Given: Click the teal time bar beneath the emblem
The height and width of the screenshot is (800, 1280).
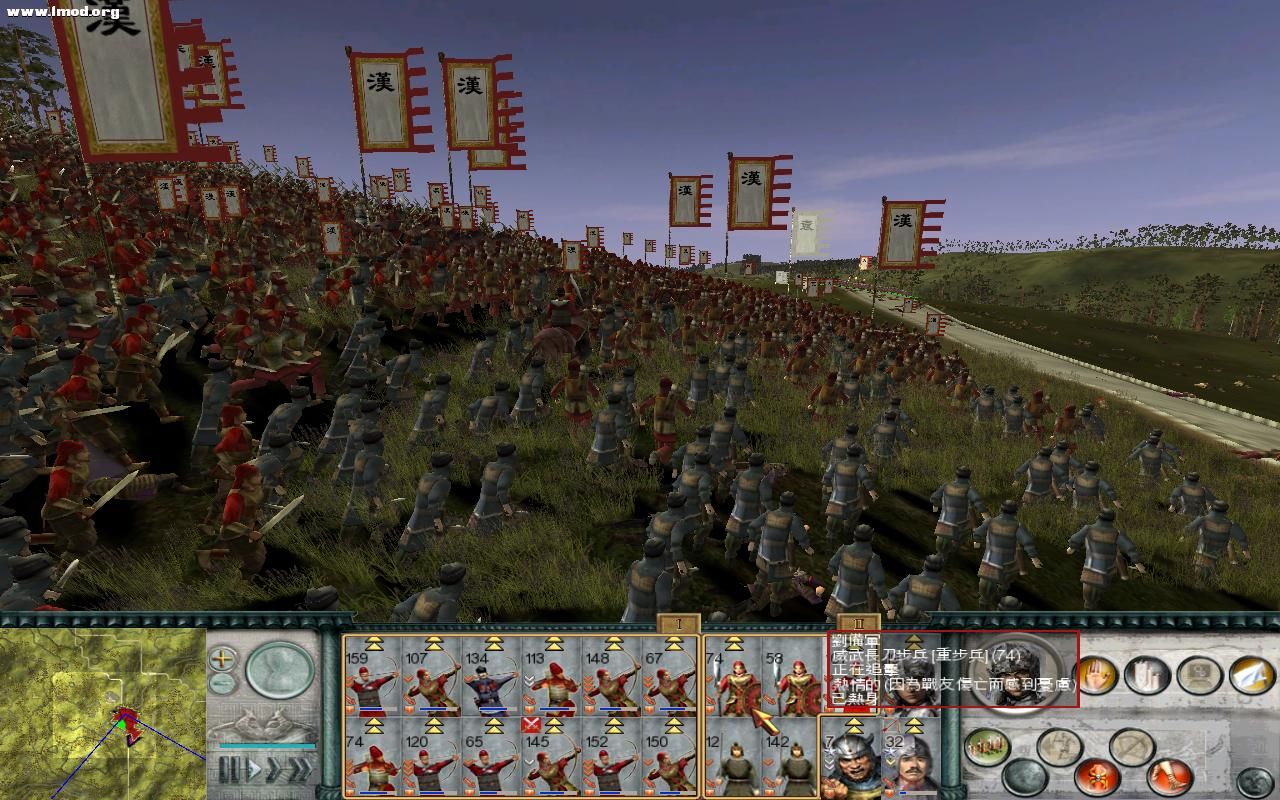Looking at the screenshot, I should pyautogui.click(x=268, y=745).
